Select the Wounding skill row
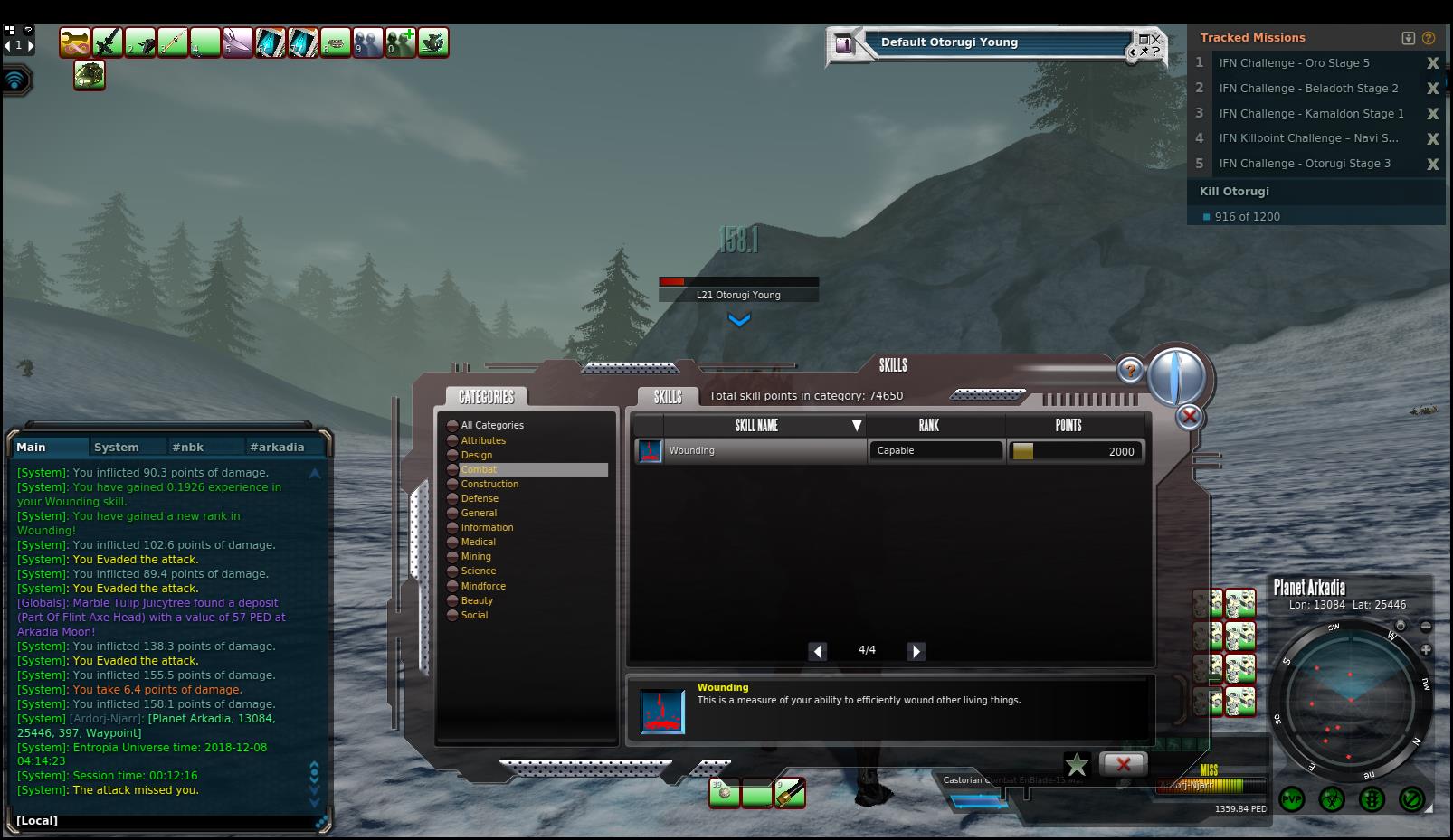1453x840 pixels. 751,450
